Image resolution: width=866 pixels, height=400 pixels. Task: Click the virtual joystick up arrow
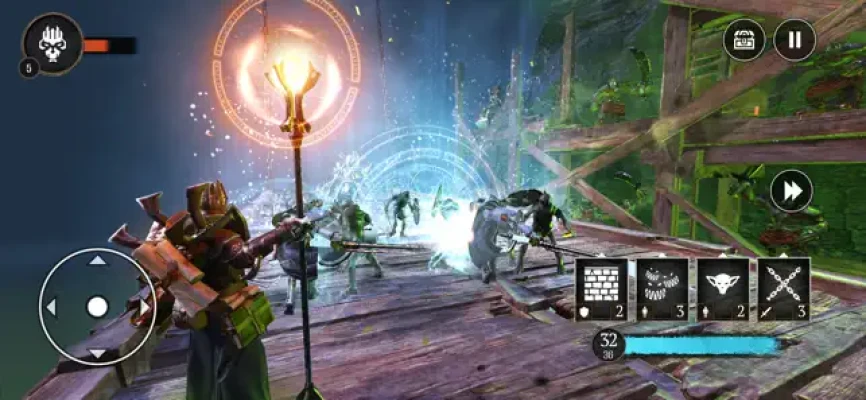[x=97, y=261]
